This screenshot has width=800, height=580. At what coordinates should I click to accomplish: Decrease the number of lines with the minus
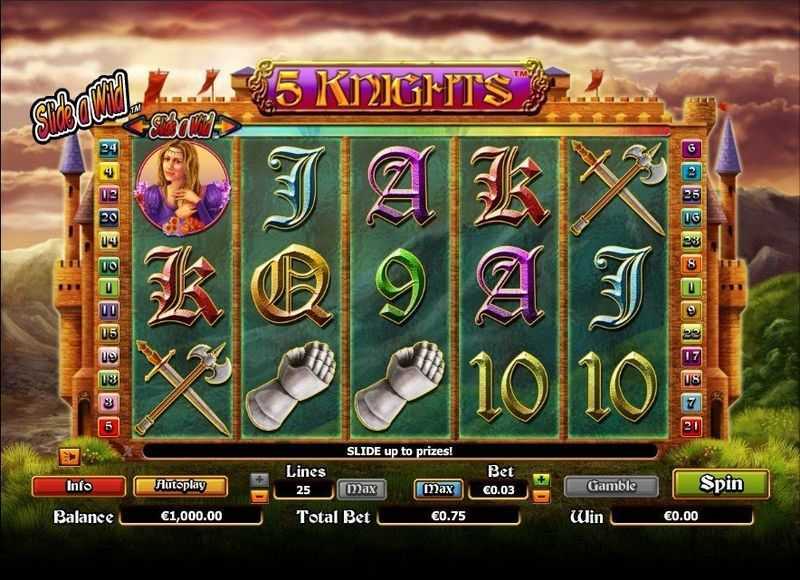tap(259, 494)
